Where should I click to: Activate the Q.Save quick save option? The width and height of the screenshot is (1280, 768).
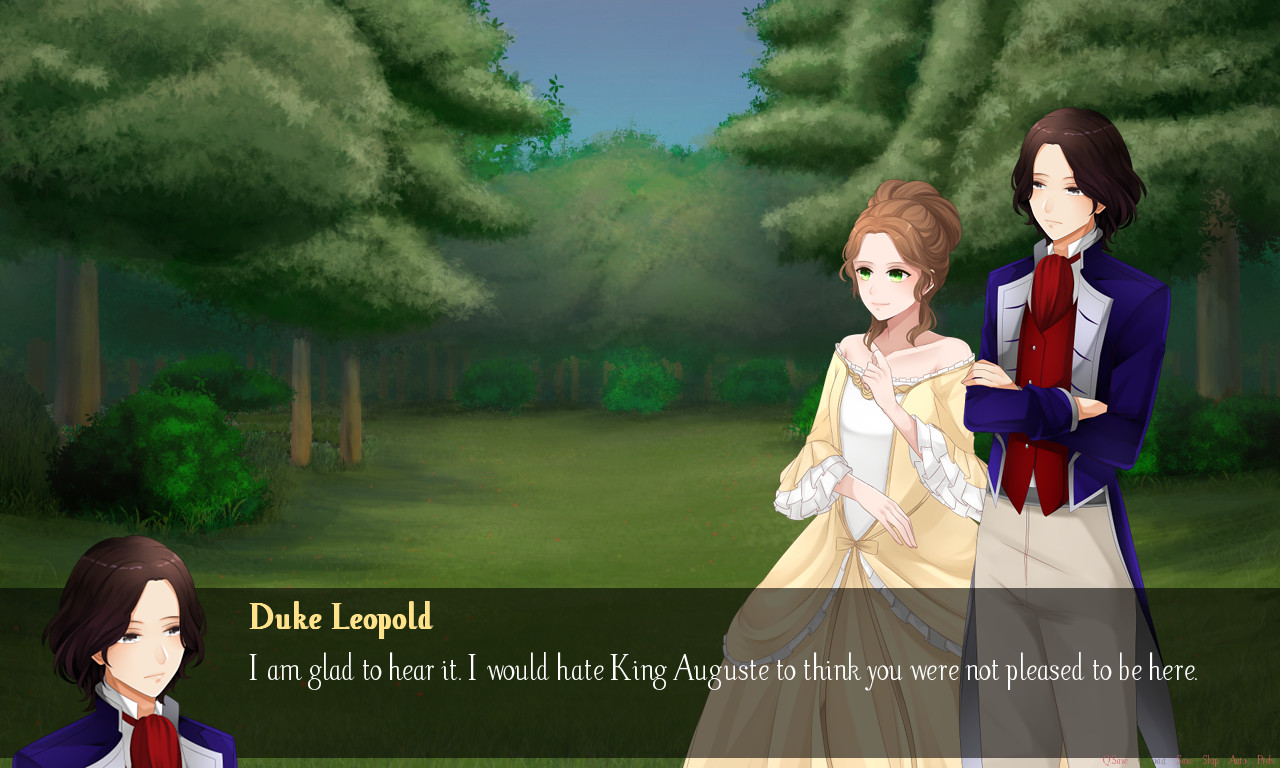click(1115, 760)
